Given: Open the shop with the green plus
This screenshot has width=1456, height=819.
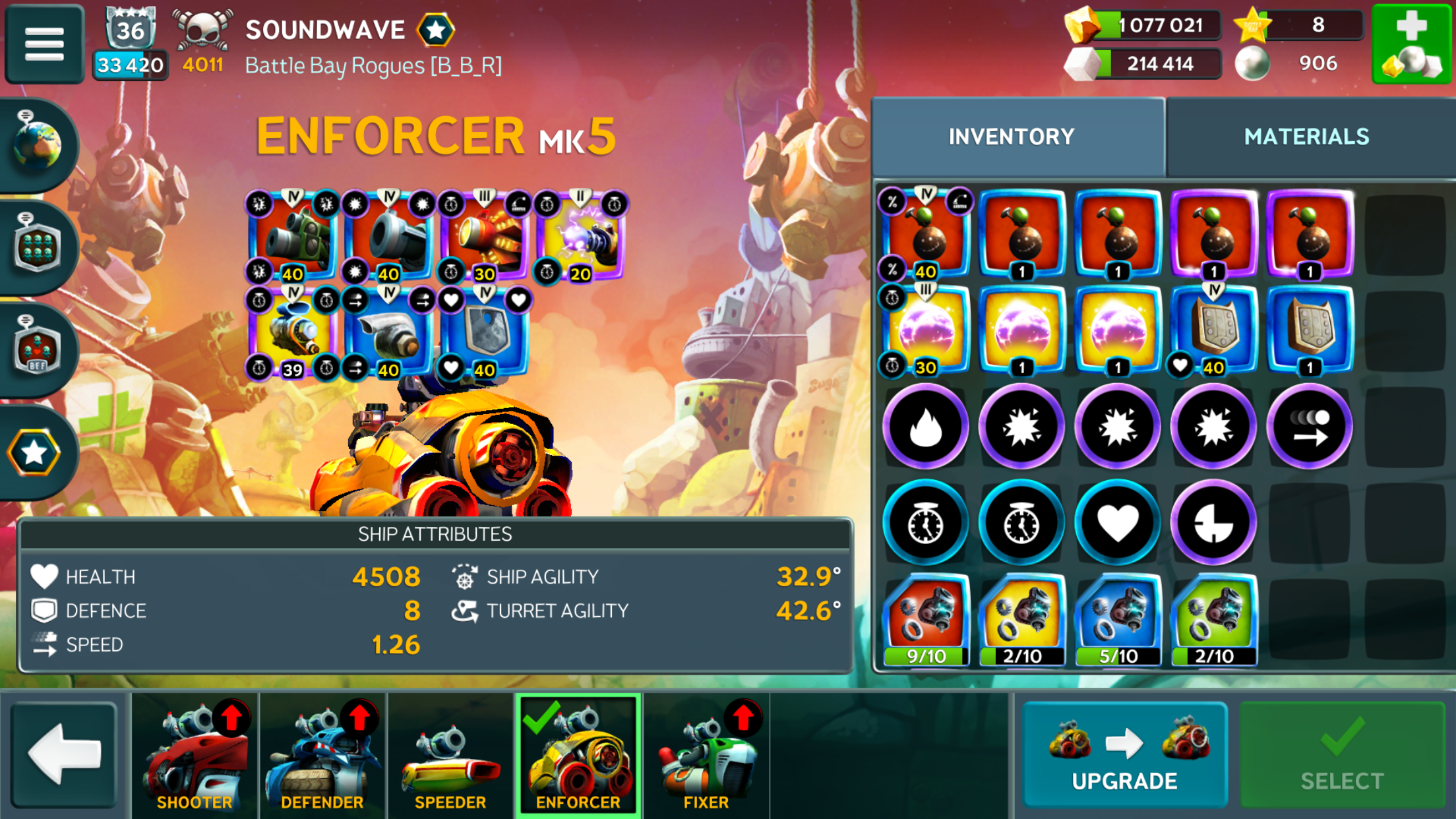Looking at the screenshot, I should [1412, 44].
